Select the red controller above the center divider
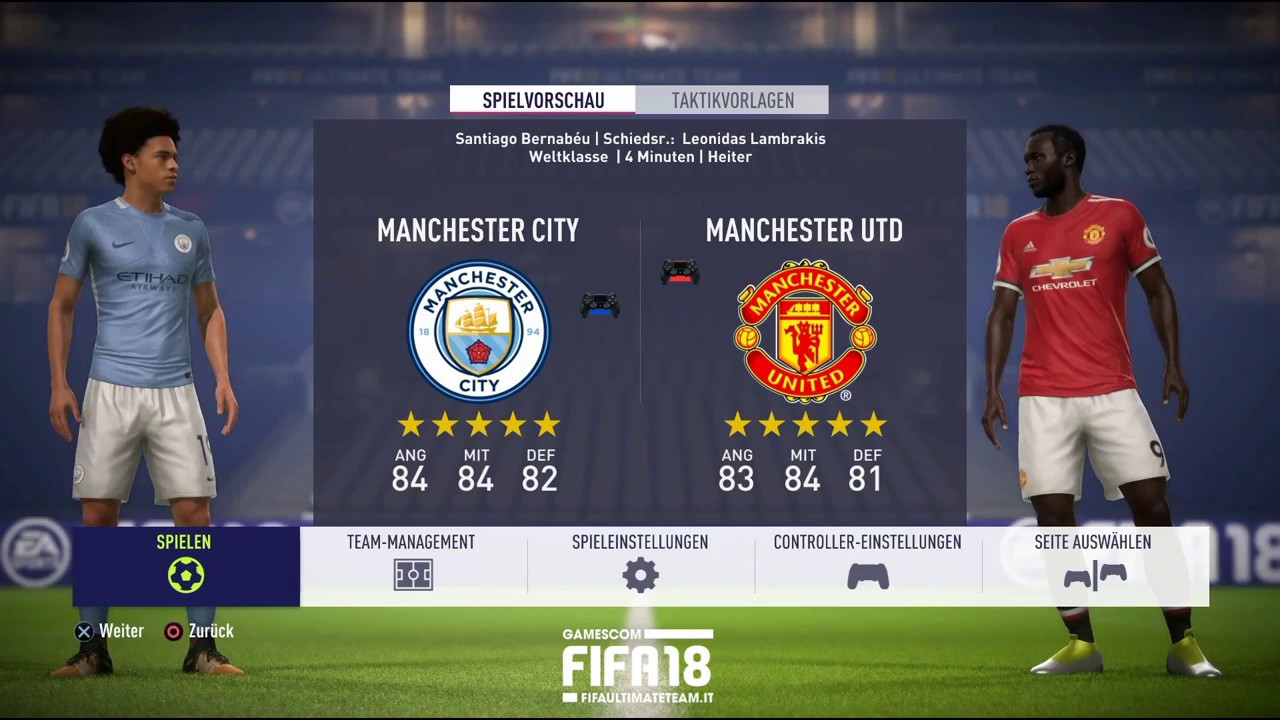1280x720 pixels. 681,273
